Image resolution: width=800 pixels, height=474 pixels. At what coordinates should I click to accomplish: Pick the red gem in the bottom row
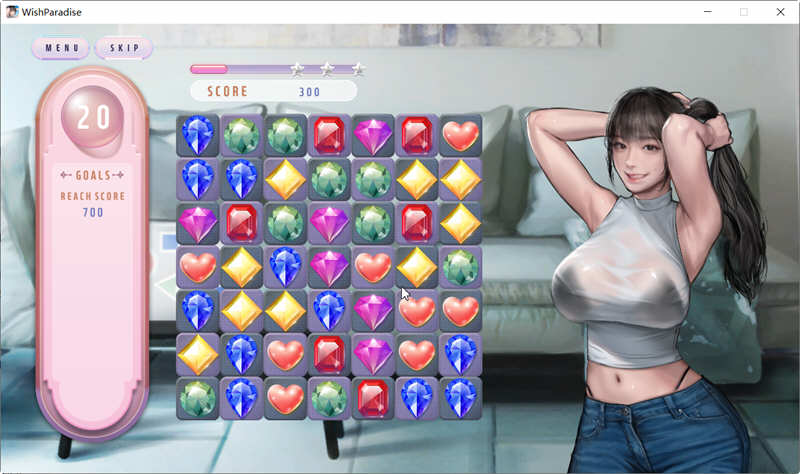click(x=373, y=398)
